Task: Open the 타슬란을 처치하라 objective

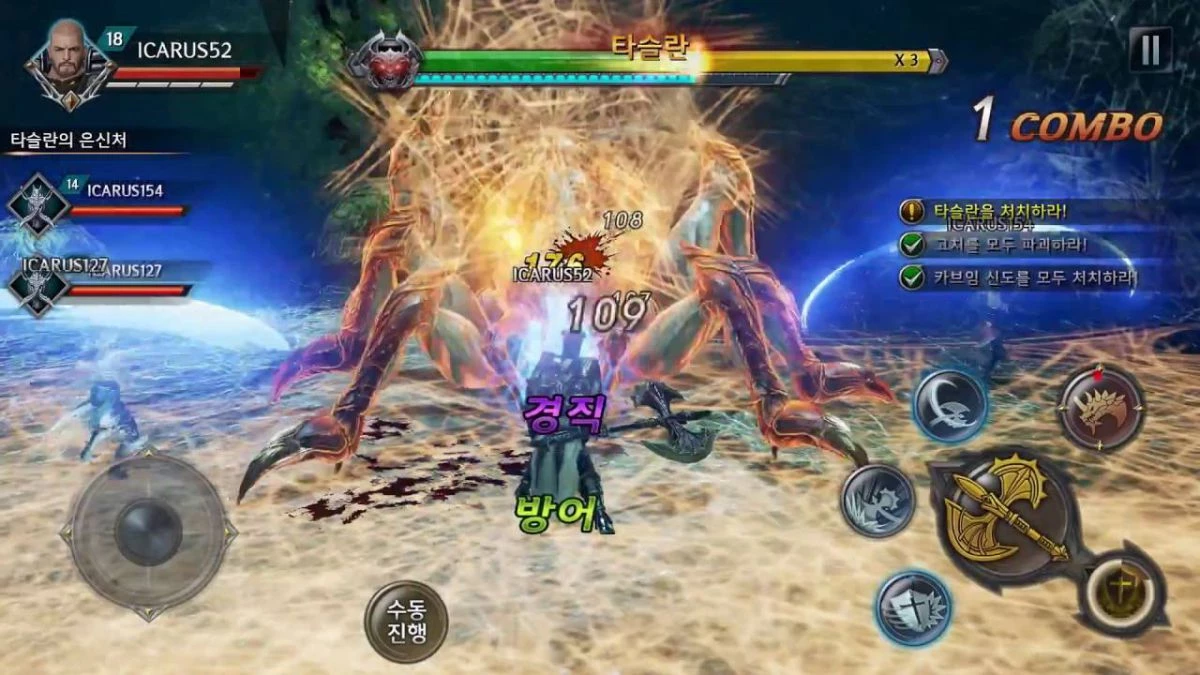Action: [1000, 212]
